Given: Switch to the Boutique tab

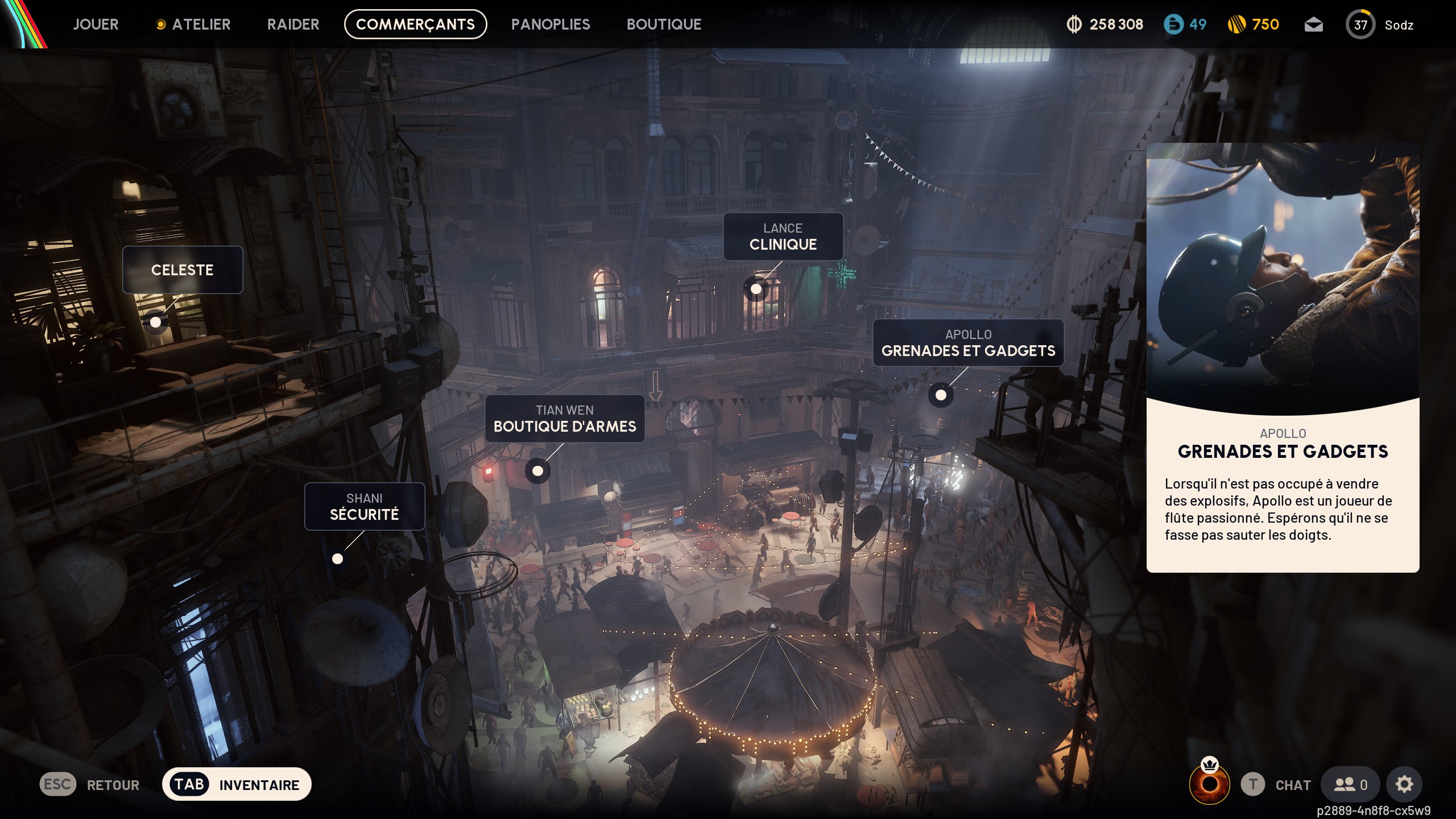Looking at the screenshot, I should [664, 24].
